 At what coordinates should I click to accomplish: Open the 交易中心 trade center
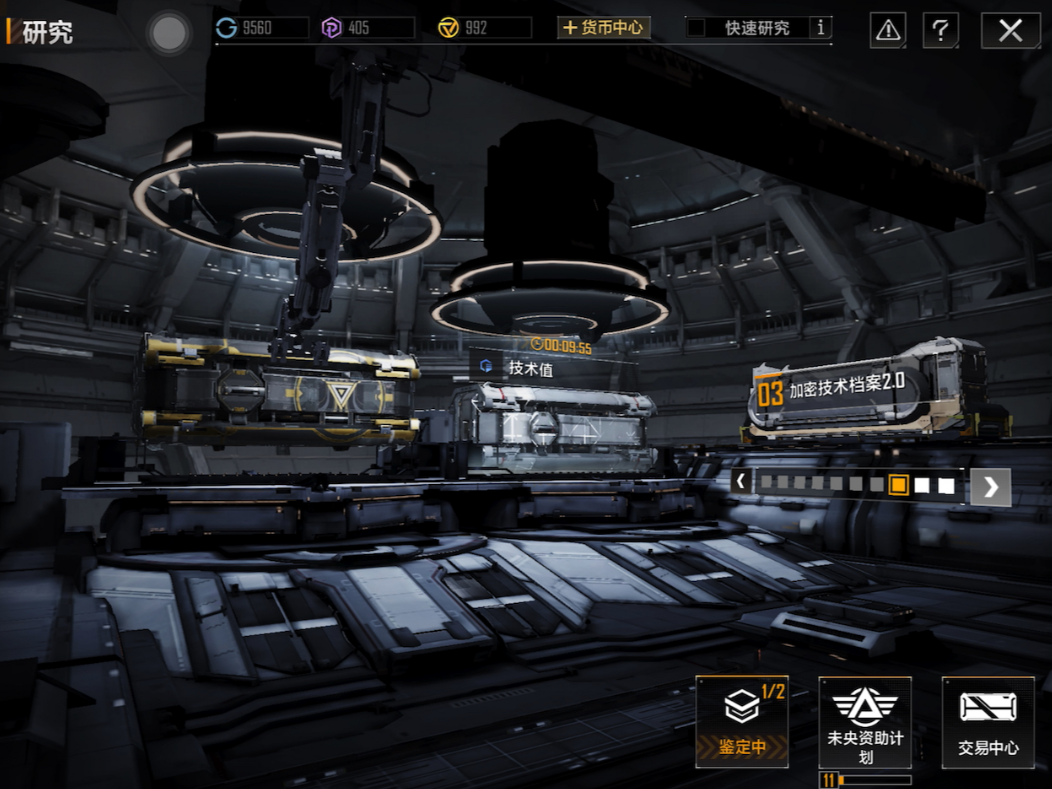pos(988,721)
